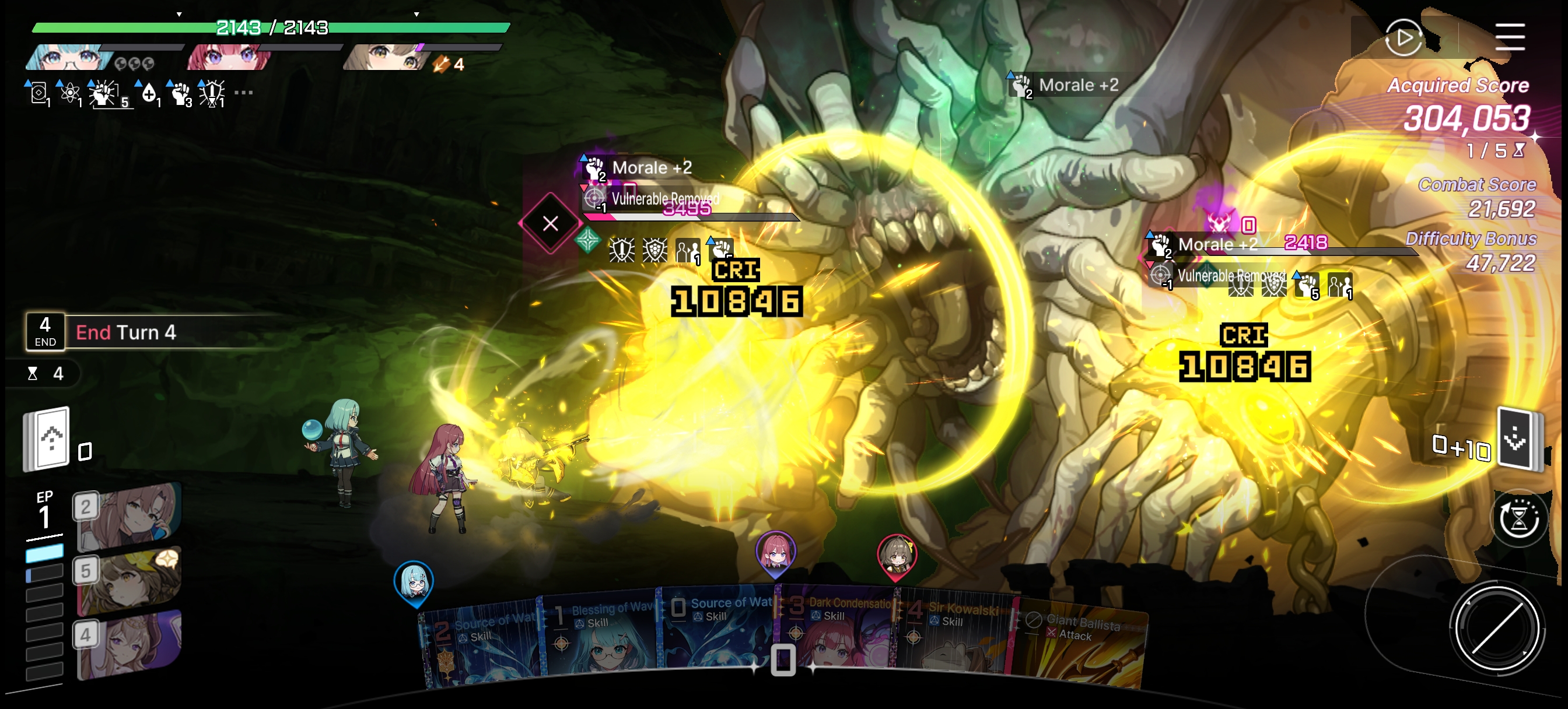Activate the 4 EP purple-eyed character skill
The height and width of the screenshot is (709, 1568).
(x=129, y=645)
